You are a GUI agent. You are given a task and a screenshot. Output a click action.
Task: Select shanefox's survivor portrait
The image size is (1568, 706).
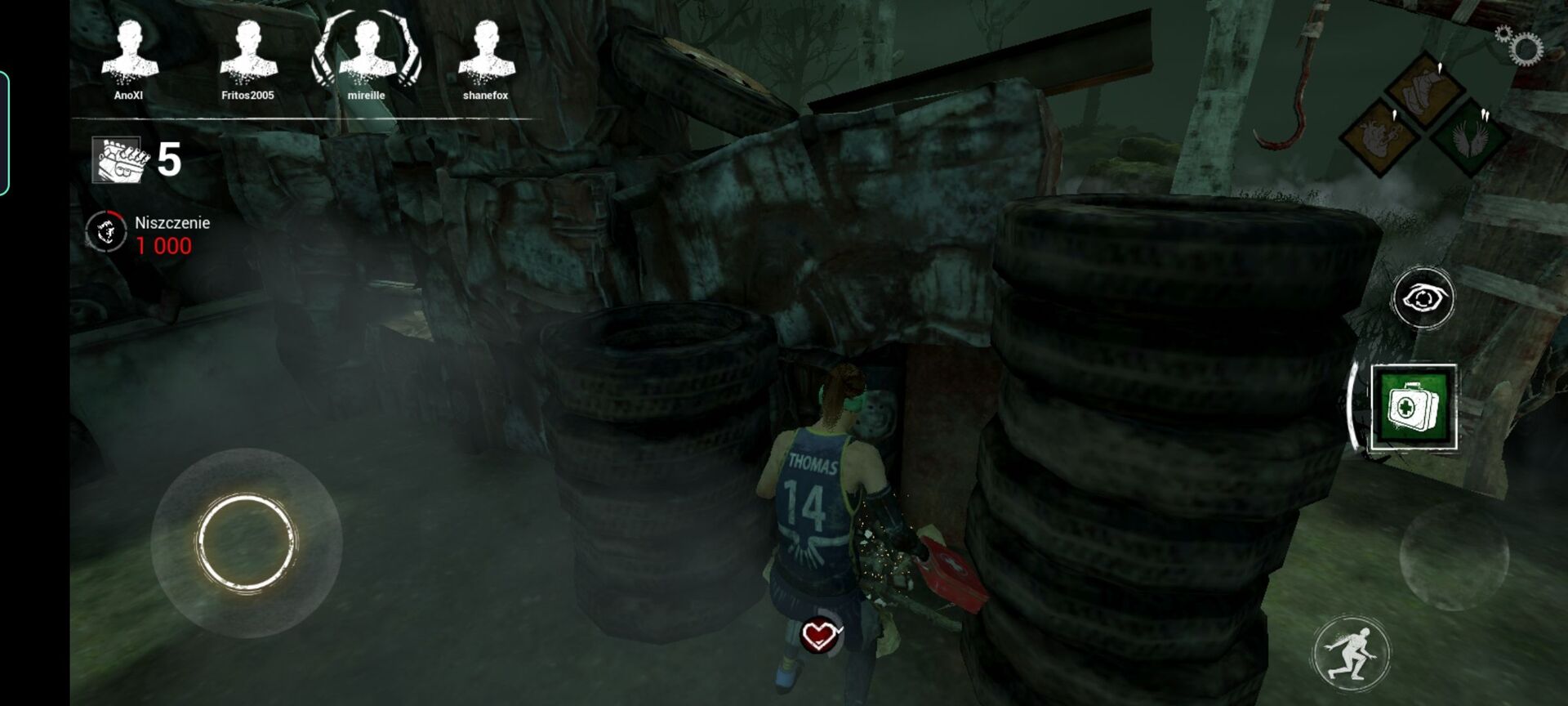pos(486,52)
